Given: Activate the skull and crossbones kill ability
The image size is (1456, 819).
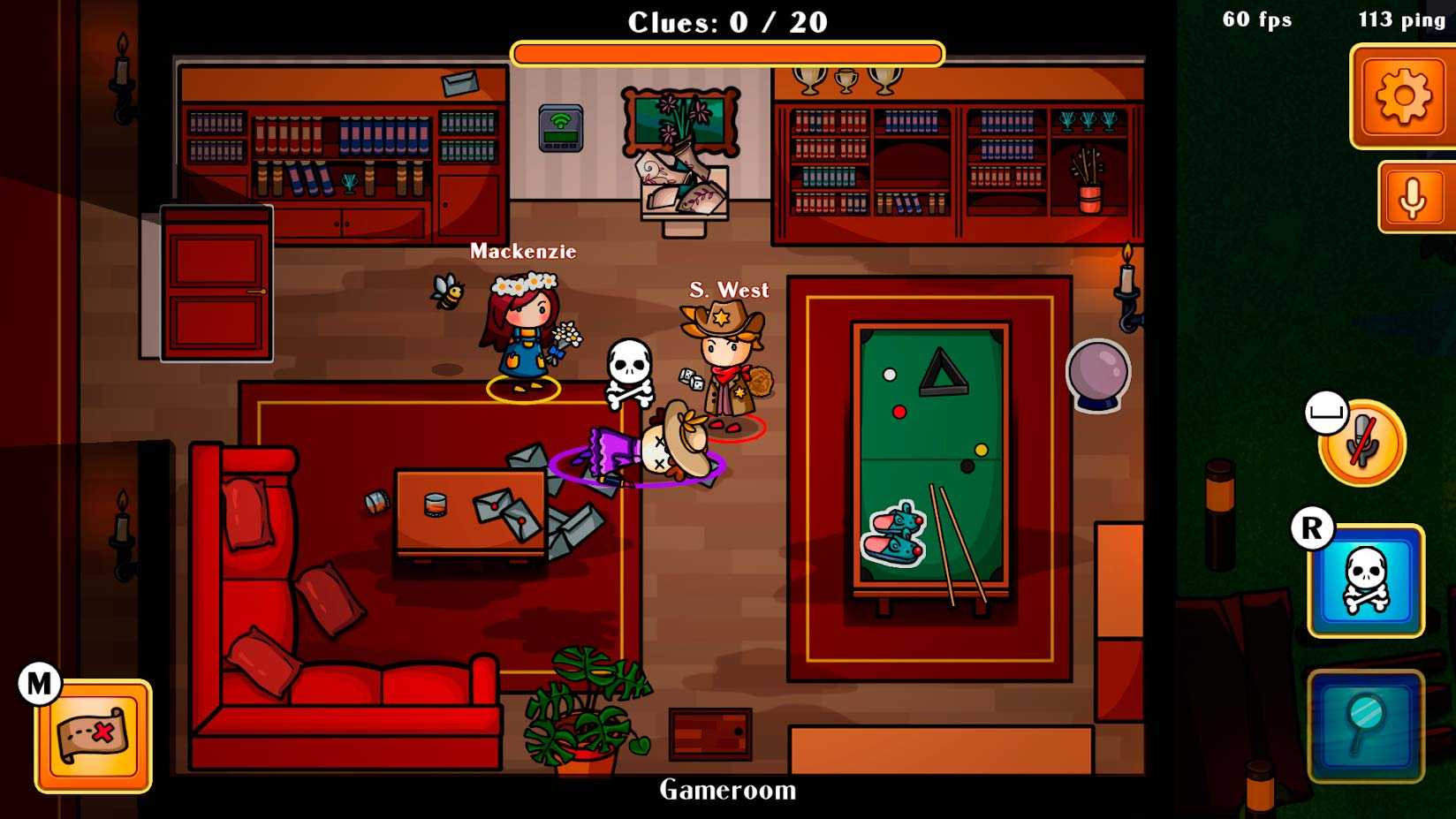Looking at the screenshot, I should point(1365,581).
